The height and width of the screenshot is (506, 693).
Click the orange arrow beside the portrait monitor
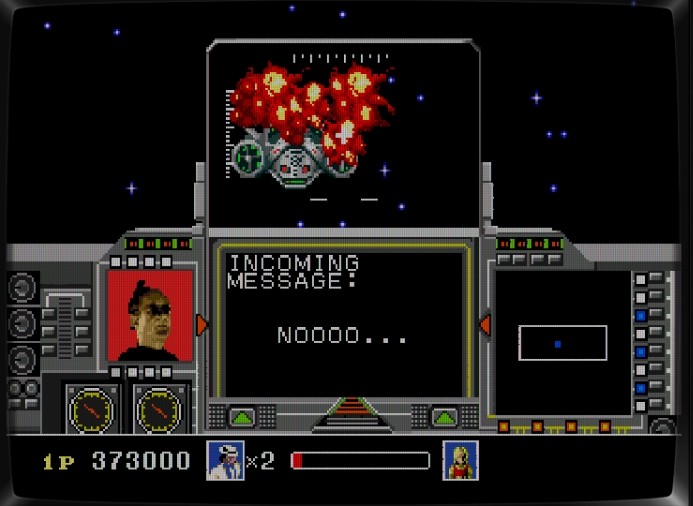tap(202, 325)
